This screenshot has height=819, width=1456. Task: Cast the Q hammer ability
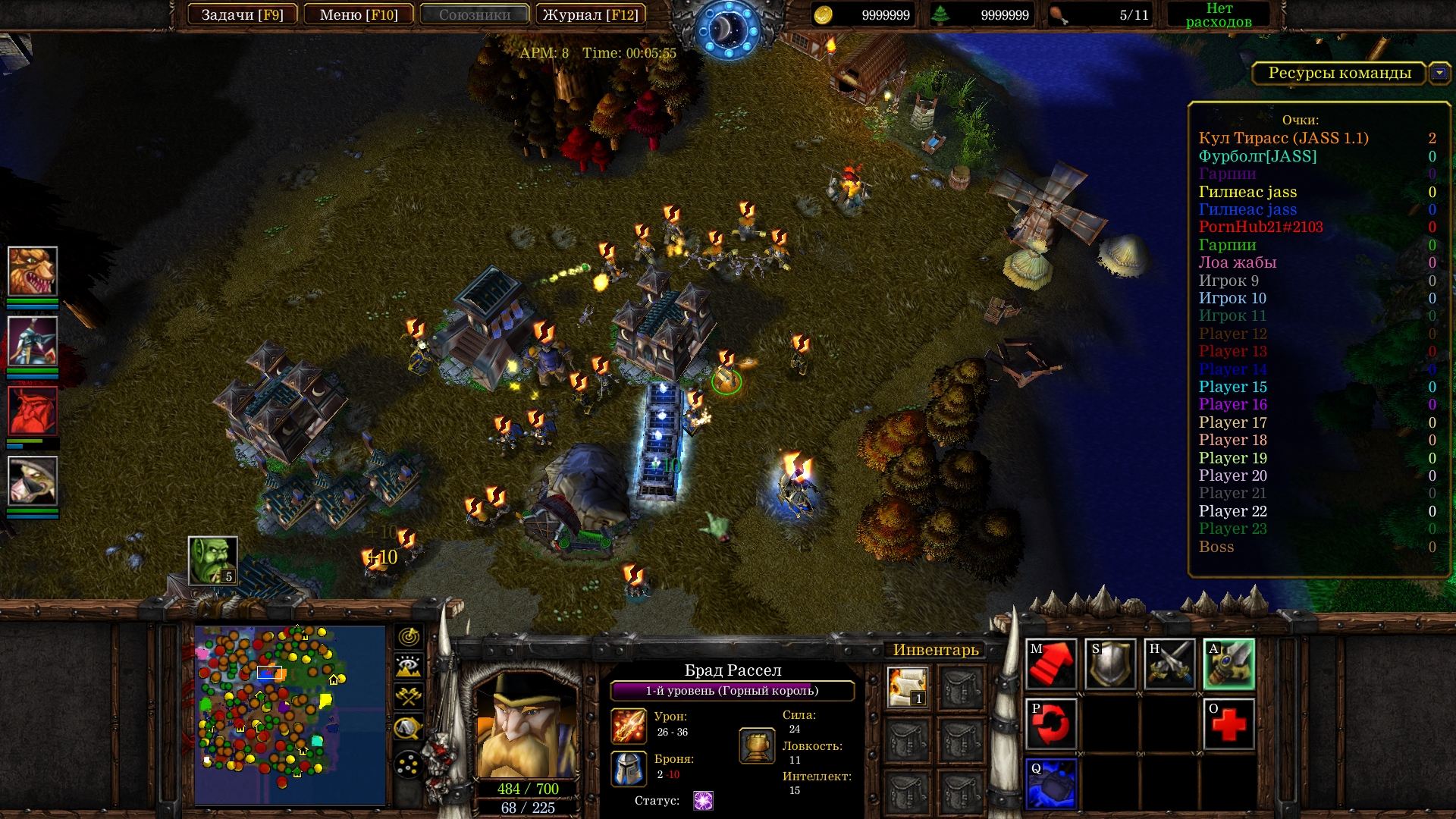[1051, 783]
